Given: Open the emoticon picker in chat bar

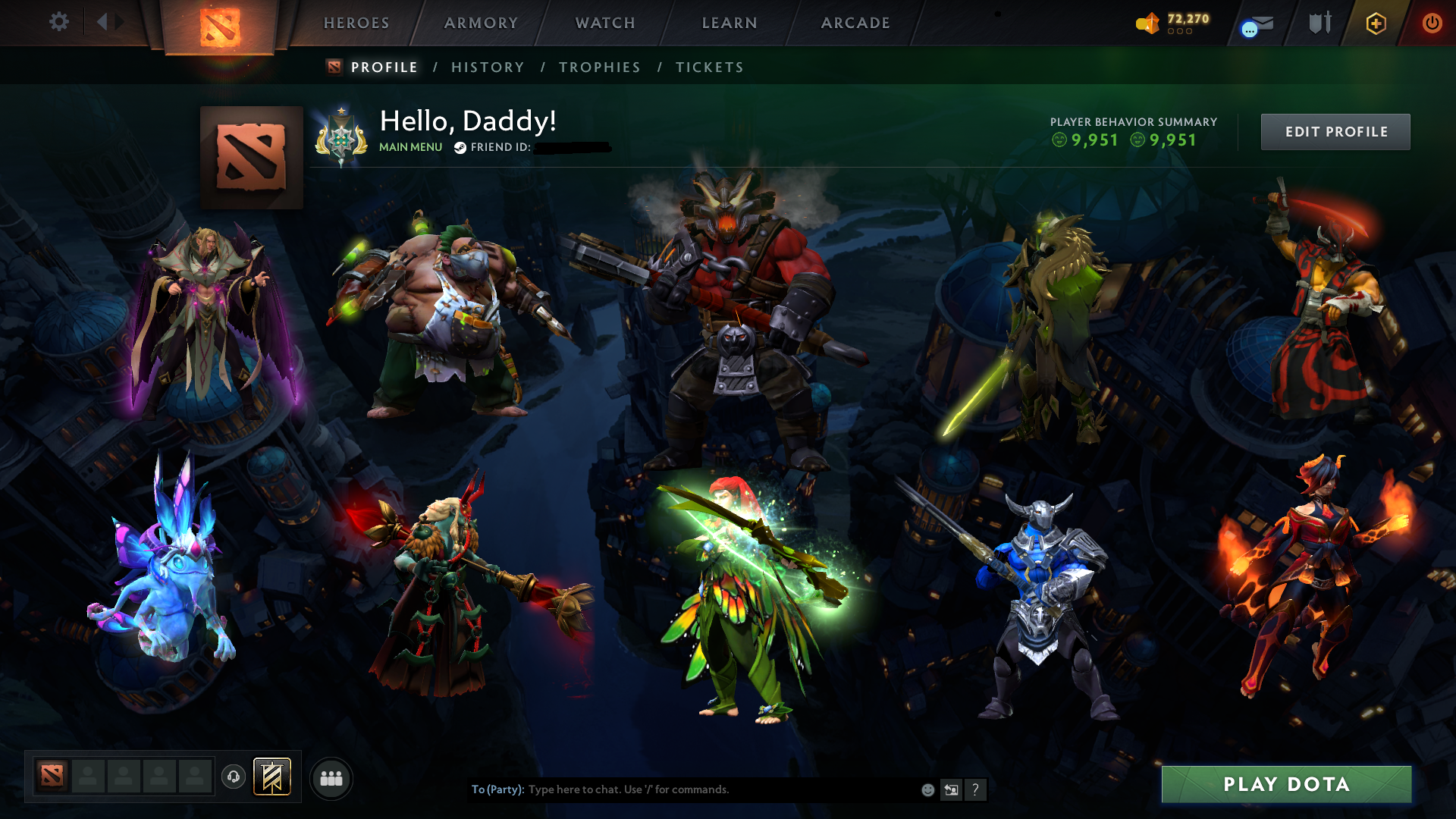Looking at the screenshot, I should pyautogui.click(x=927, y=789).
